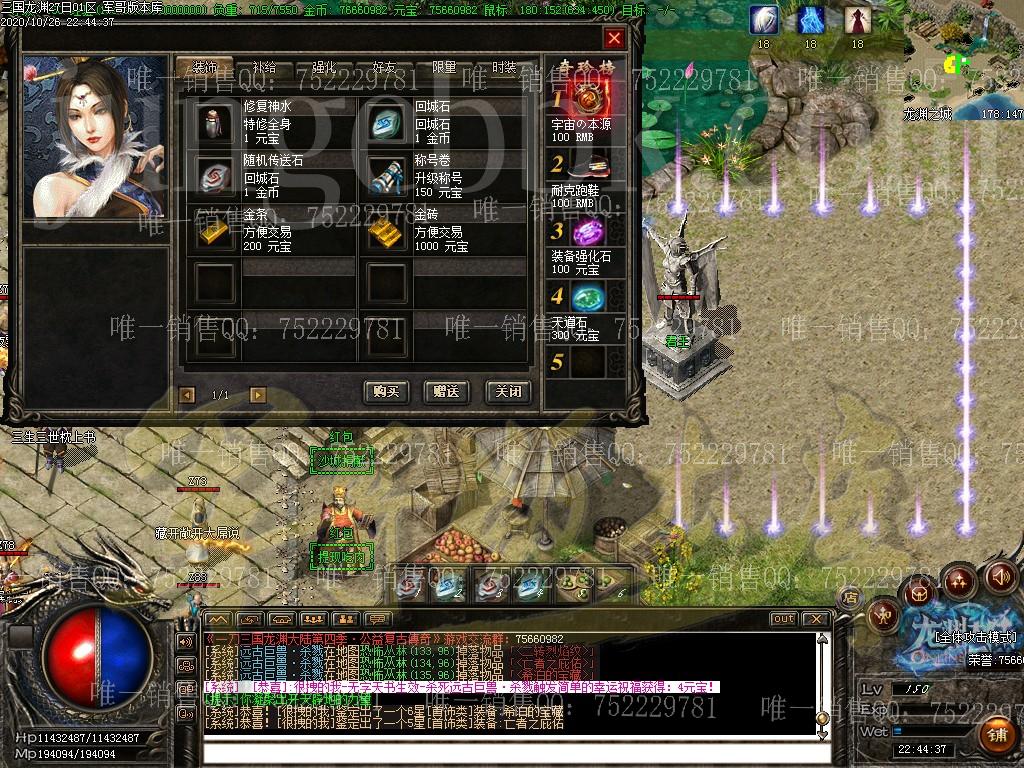Switch to the 补给 supplies tab
1024x768 pixels.
[x=264, y=68]
